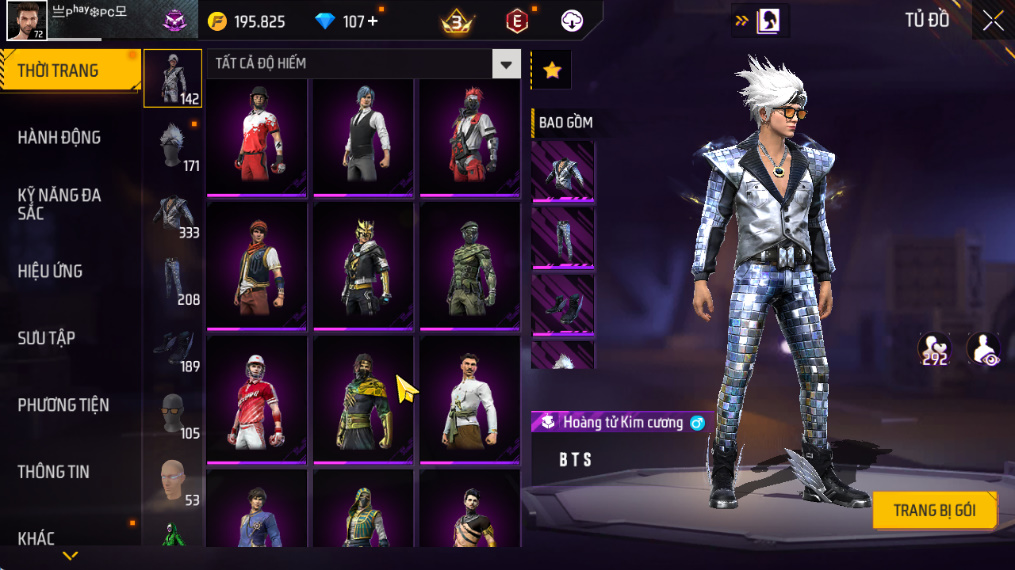Viewport: 1015px width, 570px height.
Task: Toggle the character visibility eye icon
Action: coord(983,349)
